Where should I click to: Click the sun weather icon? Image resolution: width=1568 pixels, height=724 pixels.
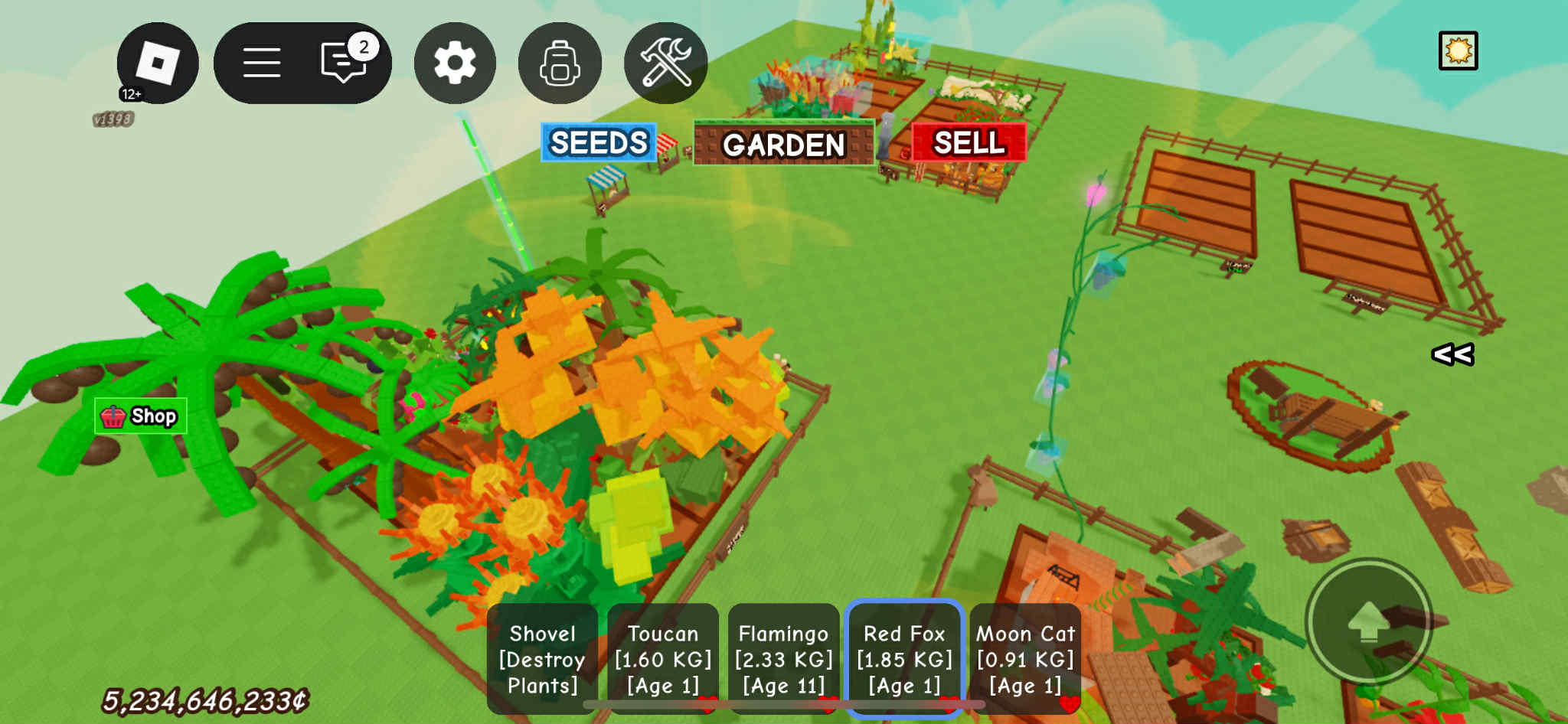1458,51
